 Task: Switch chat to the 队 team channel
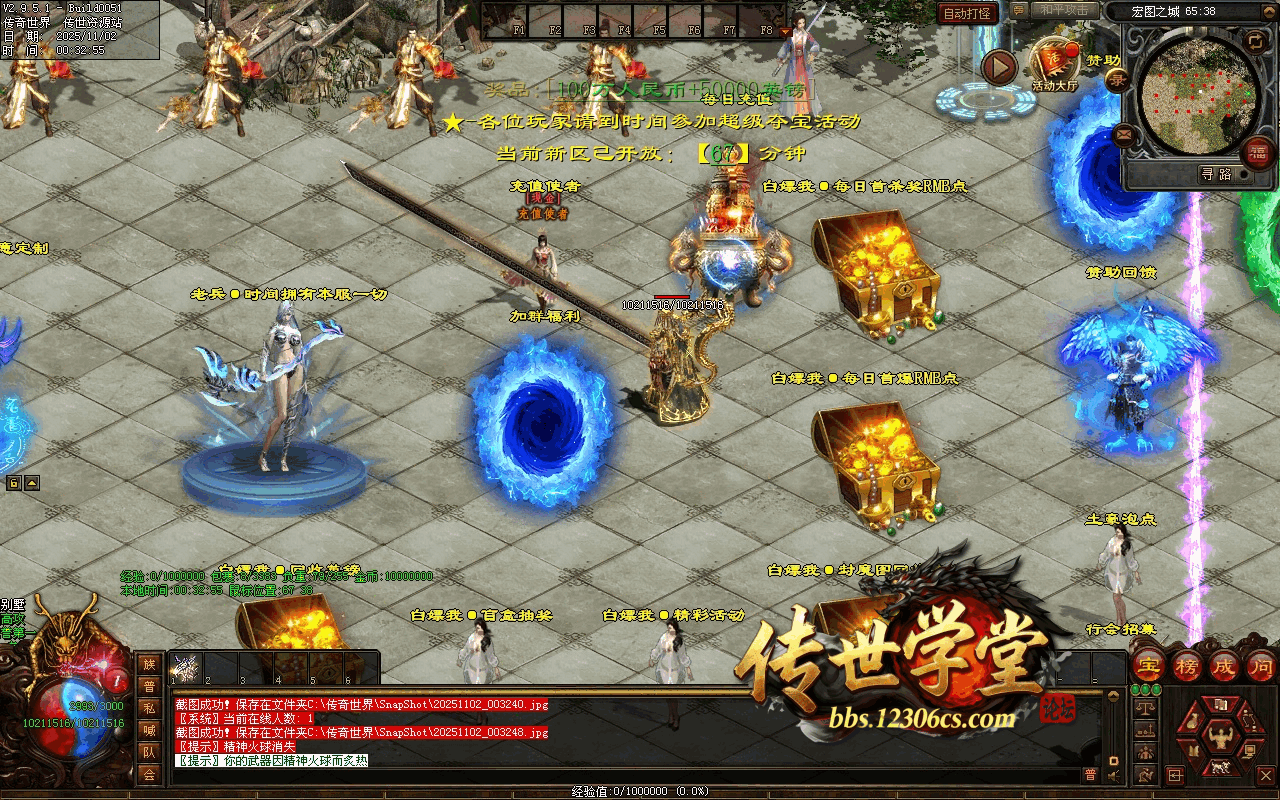[x=149, y=752]
